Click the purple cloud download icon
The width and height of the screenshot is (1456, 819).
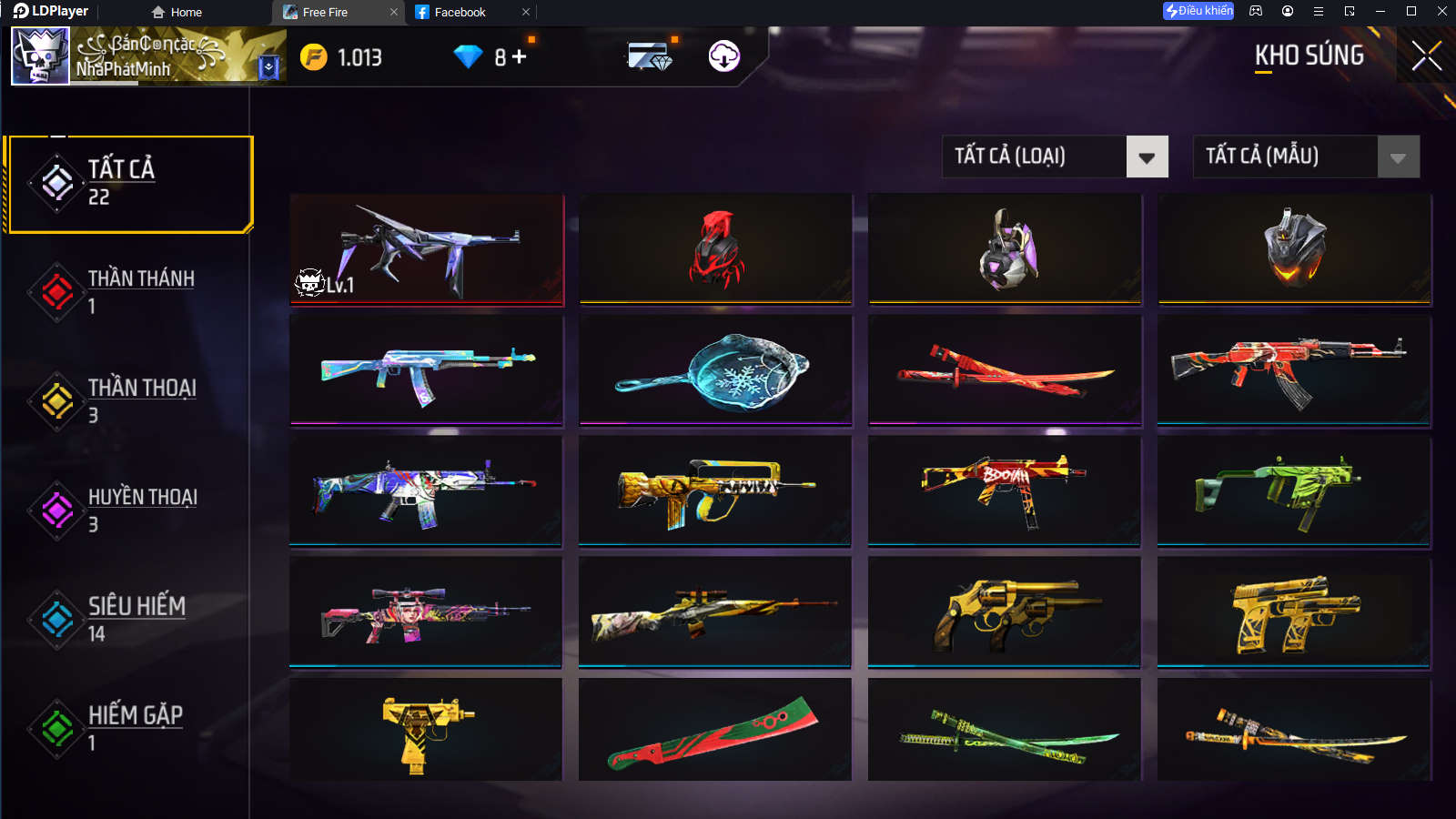pyautogui.click(x=722, y=56)
